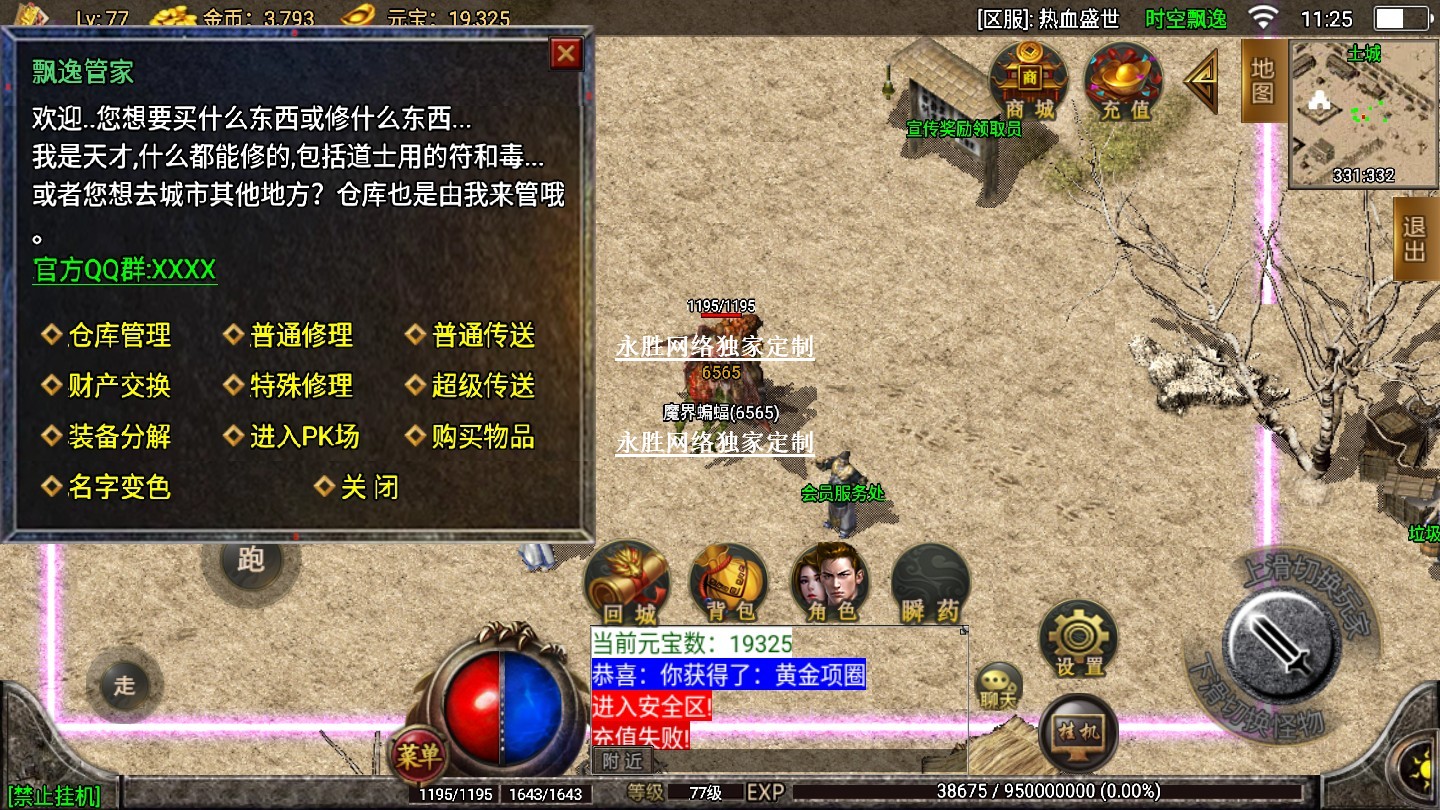The width and height of the screenshot is (1440, 810).
Task: Close the 飘逸管家 dialog with the red X
Action: click(x=566, y=53)
